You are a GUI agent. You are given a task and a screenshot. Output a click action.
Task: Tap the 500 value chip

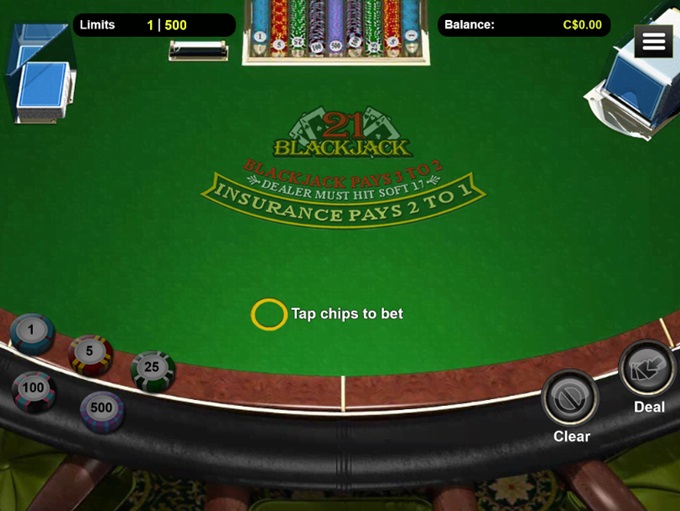tap(102, 409)
